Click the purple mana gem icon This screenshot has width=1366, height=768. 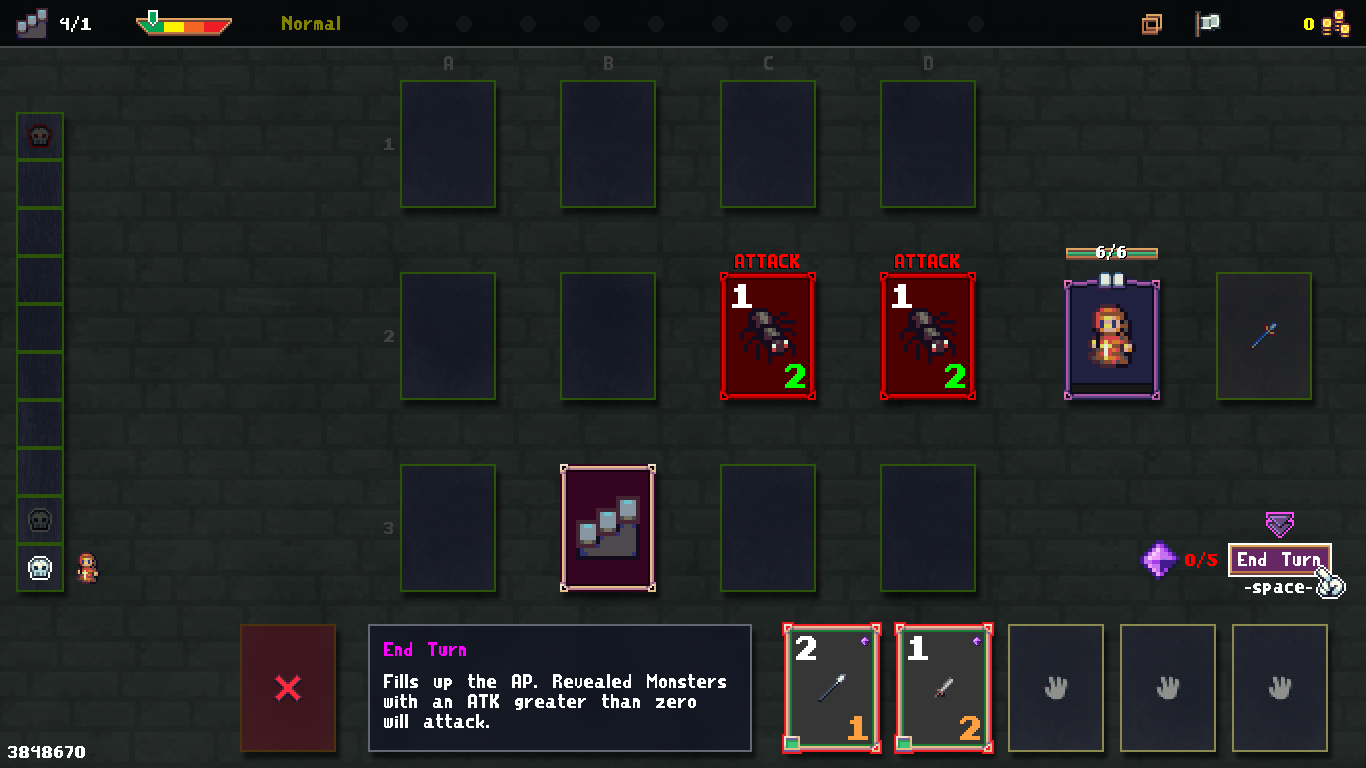coord(1159,560)
